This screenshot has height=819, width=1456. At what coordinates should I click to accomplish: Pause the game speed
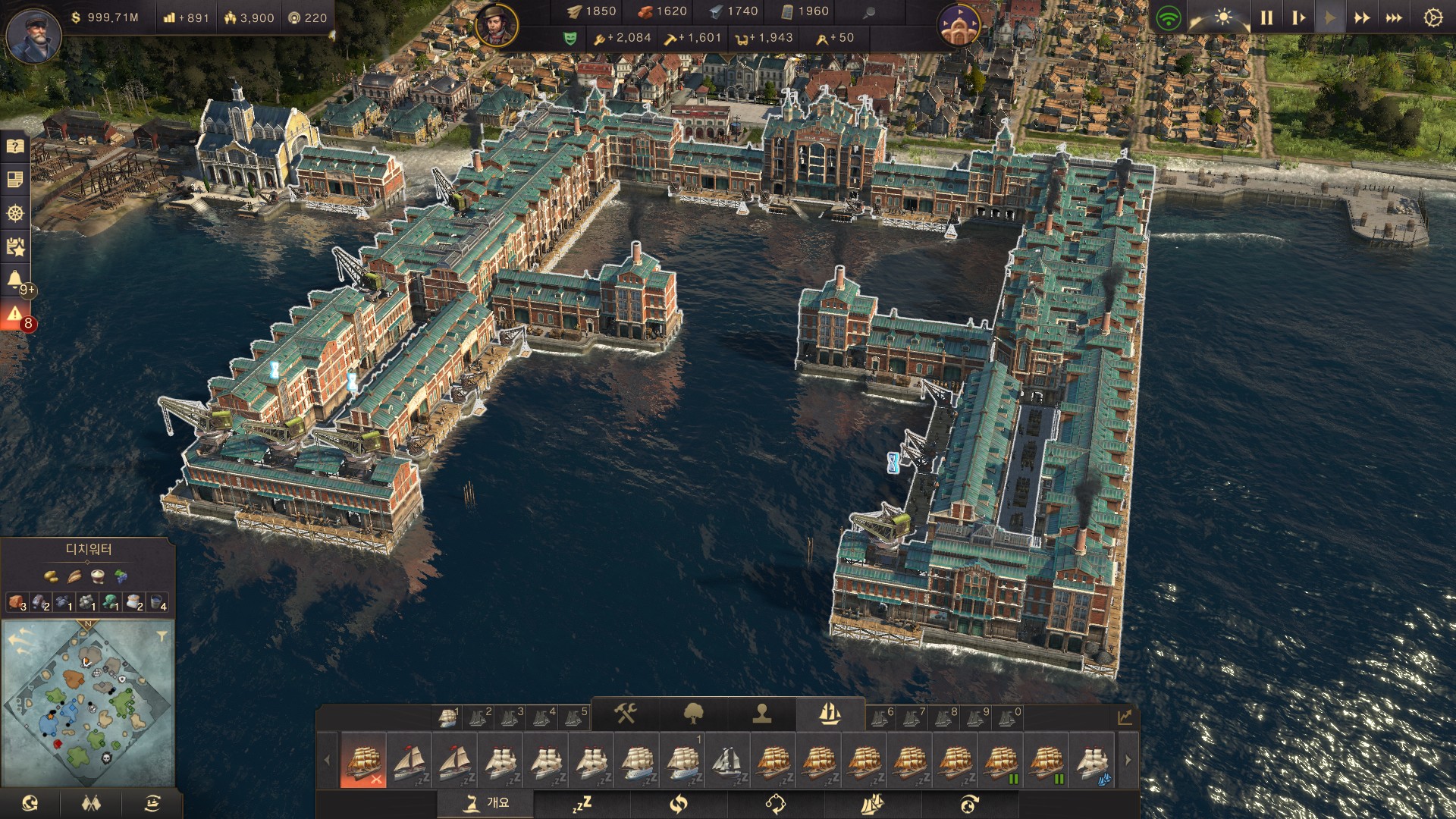click(1266, 17)
